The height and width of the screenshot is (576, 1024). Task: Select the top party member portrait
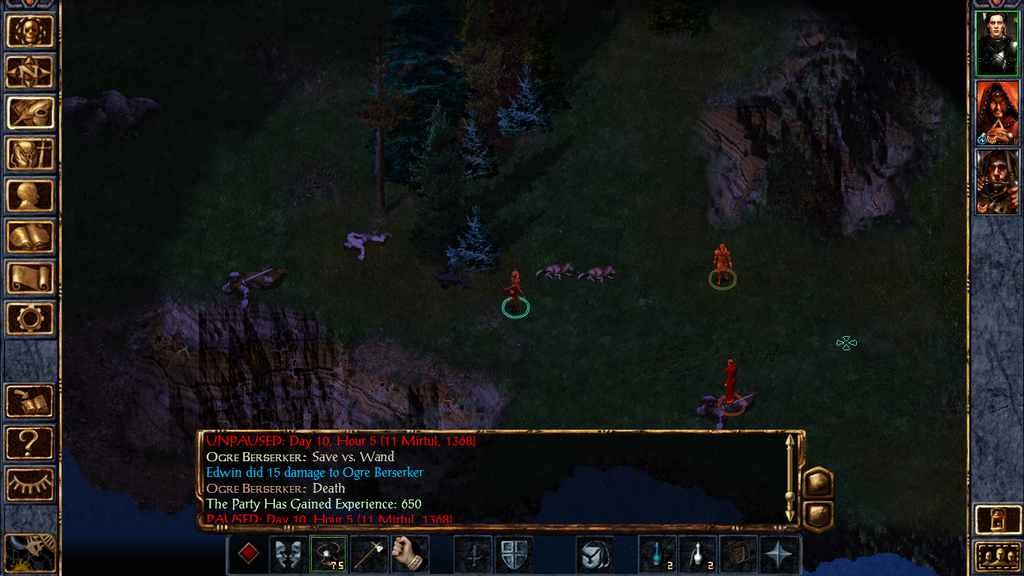[x=996, y=44]
